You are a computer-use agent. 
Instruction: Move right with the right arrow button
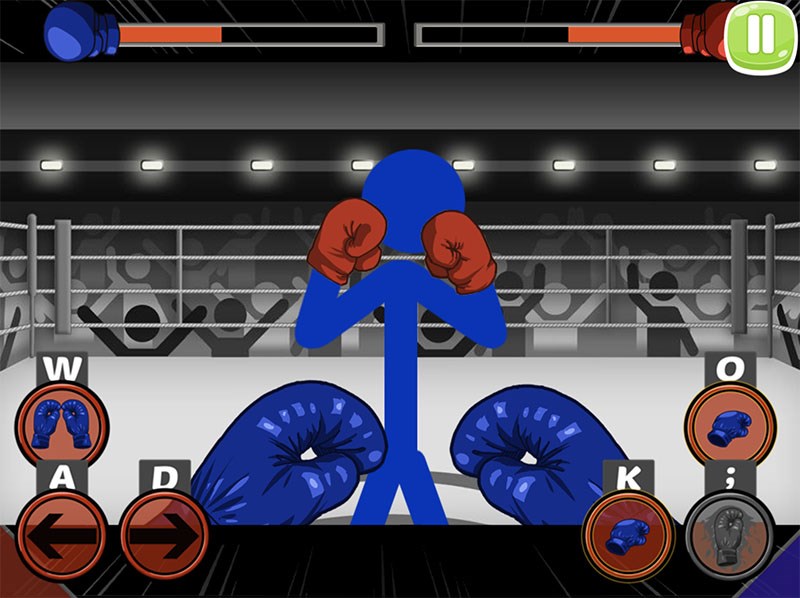pos(164,535)
